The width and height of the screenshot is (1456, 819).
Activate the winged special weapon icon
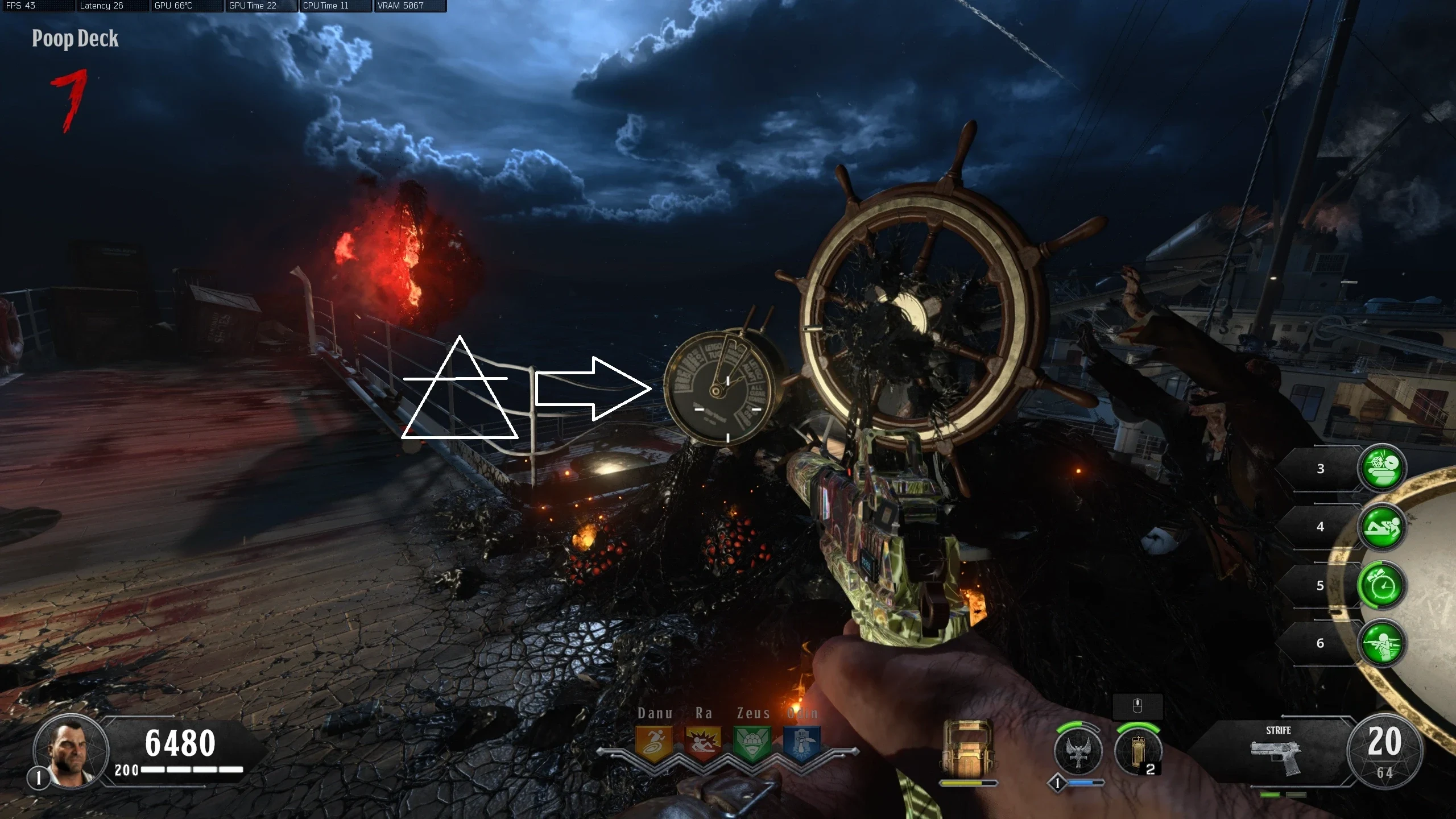pos(1078,751)
